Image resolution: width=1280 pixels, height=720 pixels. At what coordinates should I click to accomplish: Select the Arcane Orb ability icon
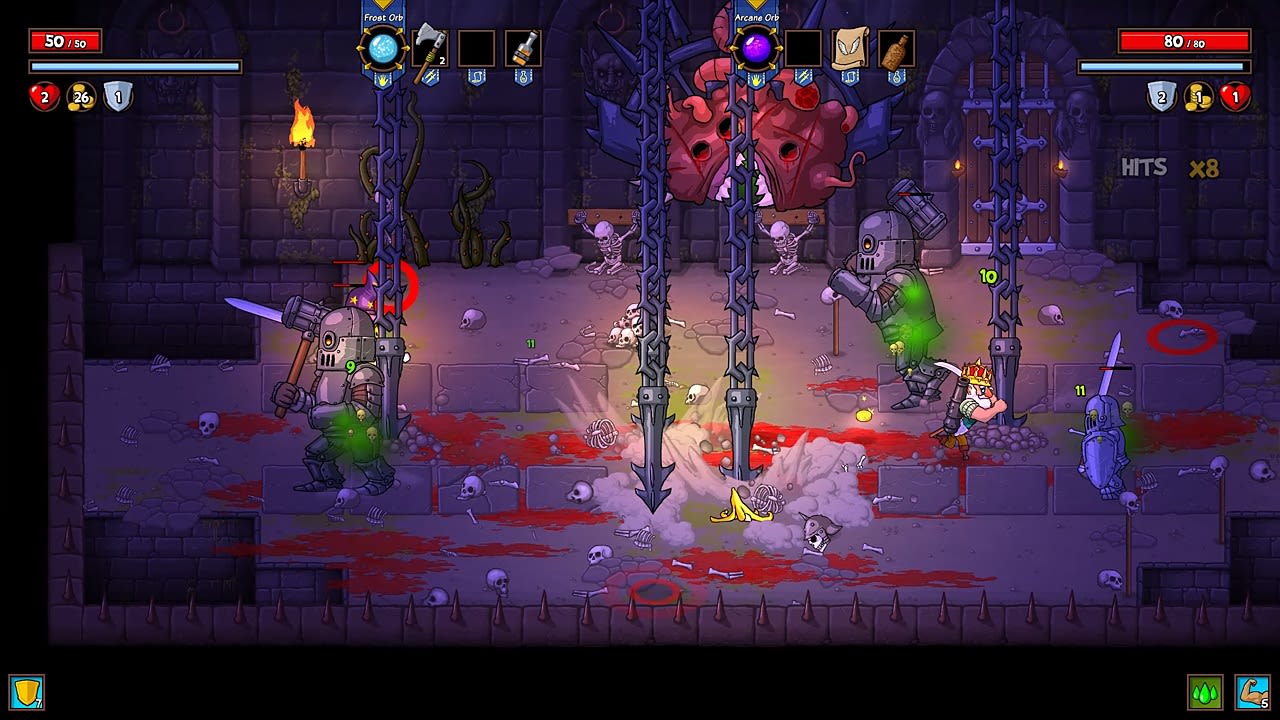click(x=755, y=46)
